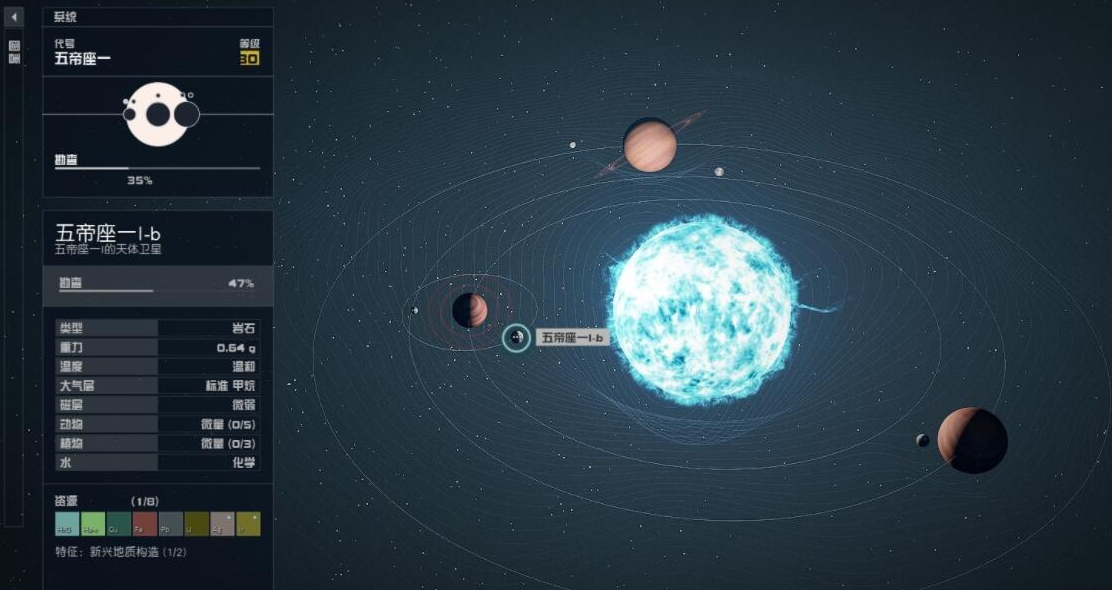Select the red Fe resource tile
Screen dimensions: 1112x590
pos(144,523)
